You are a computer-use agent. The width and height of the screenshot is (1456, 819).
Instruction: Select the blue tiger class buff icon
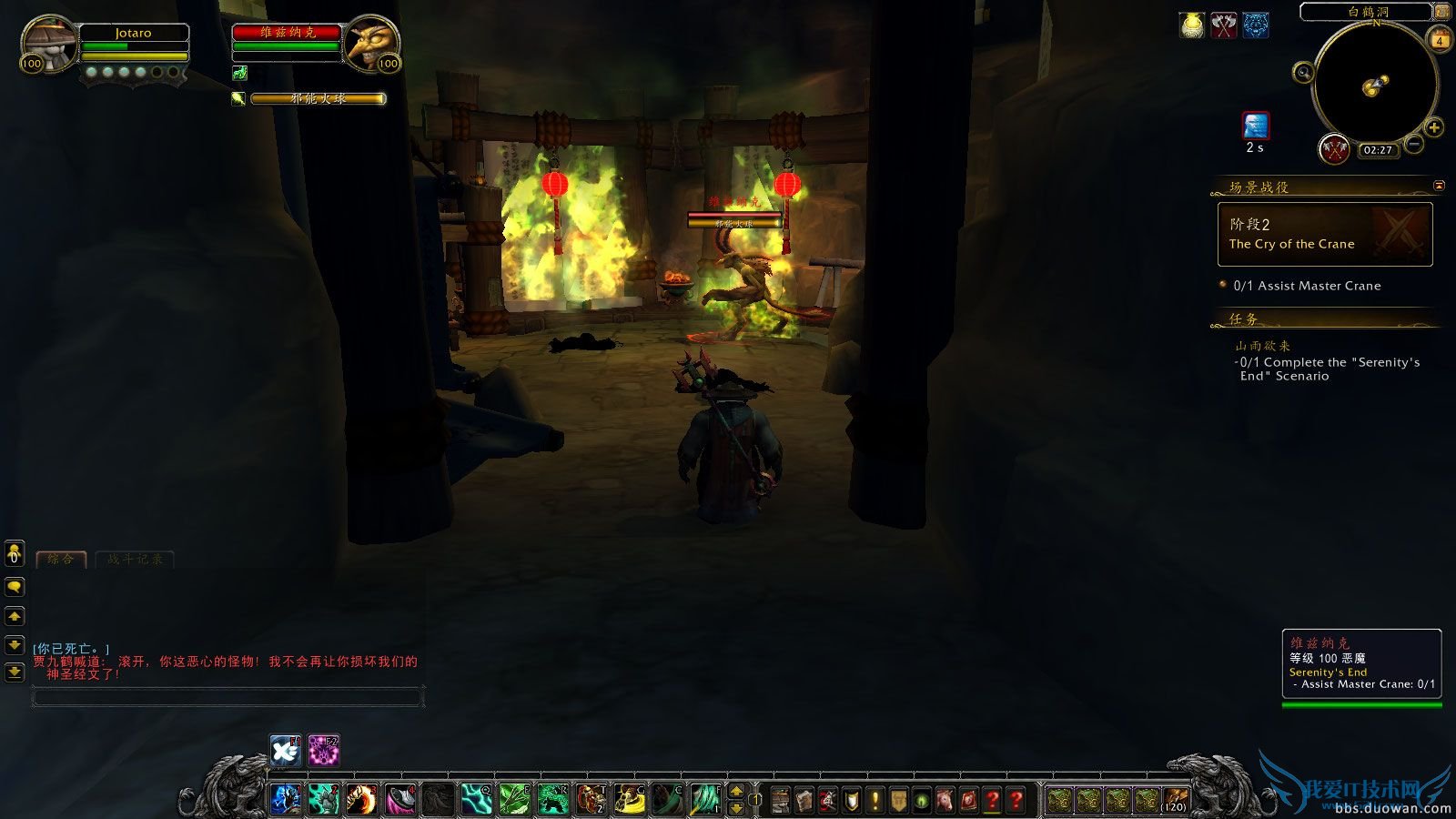click(x=1255, y=25)
